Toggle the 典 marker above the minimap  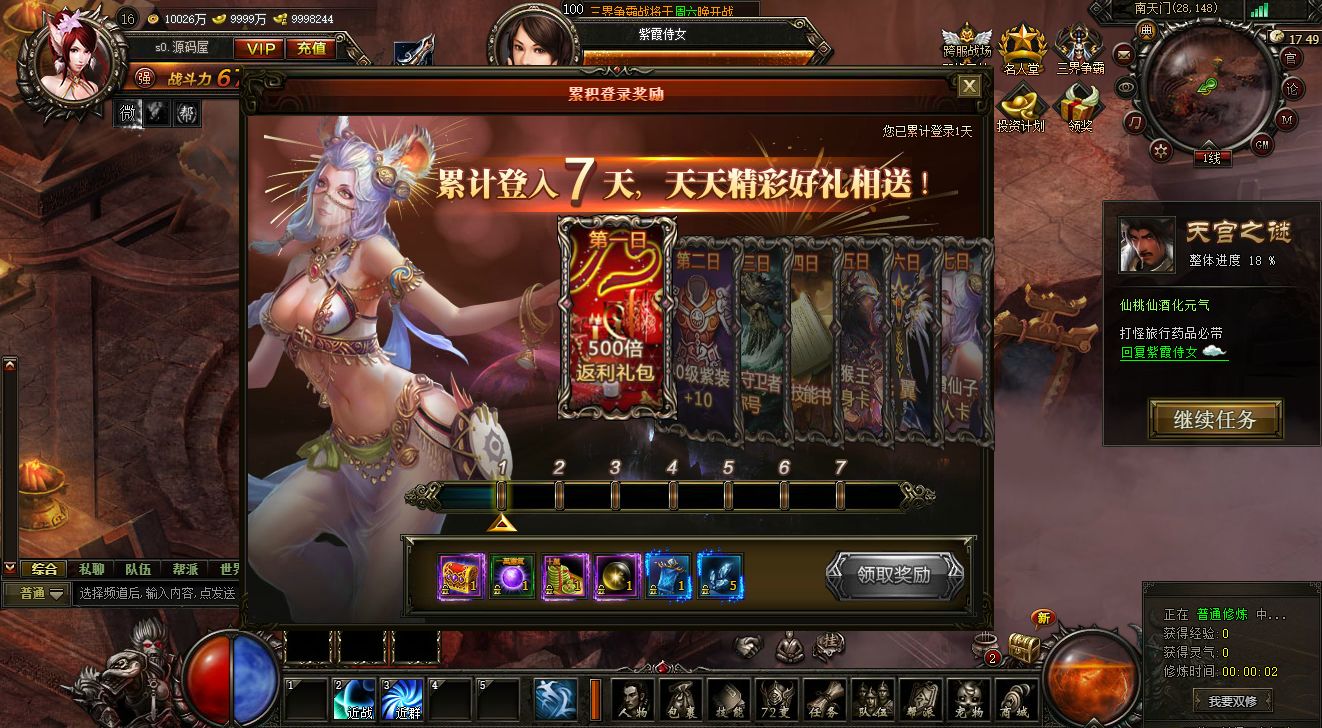point(1147,32)
